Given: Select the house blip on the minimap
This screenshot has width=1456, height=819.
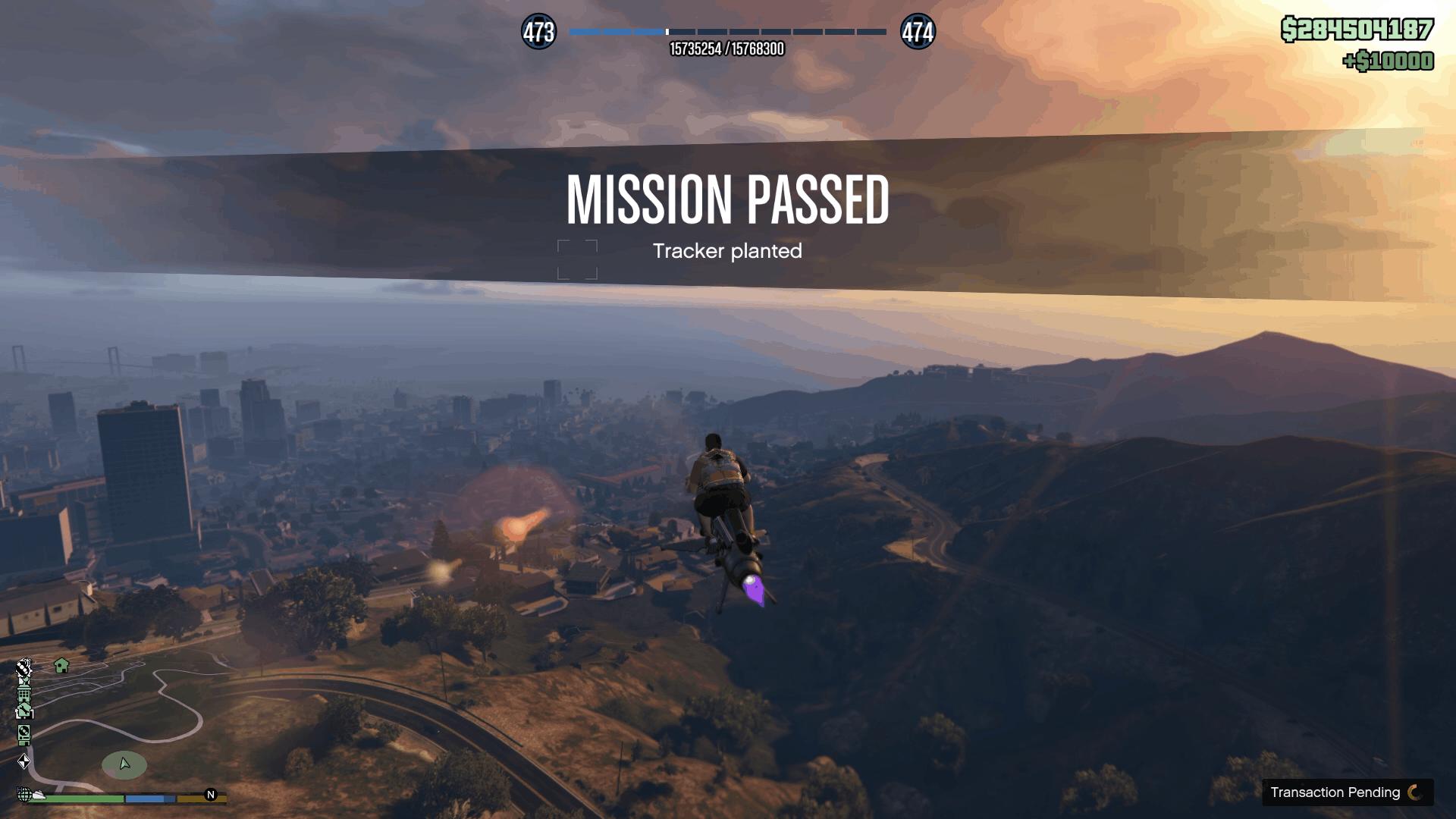Looking at the screenshot, I should point(61,666).
